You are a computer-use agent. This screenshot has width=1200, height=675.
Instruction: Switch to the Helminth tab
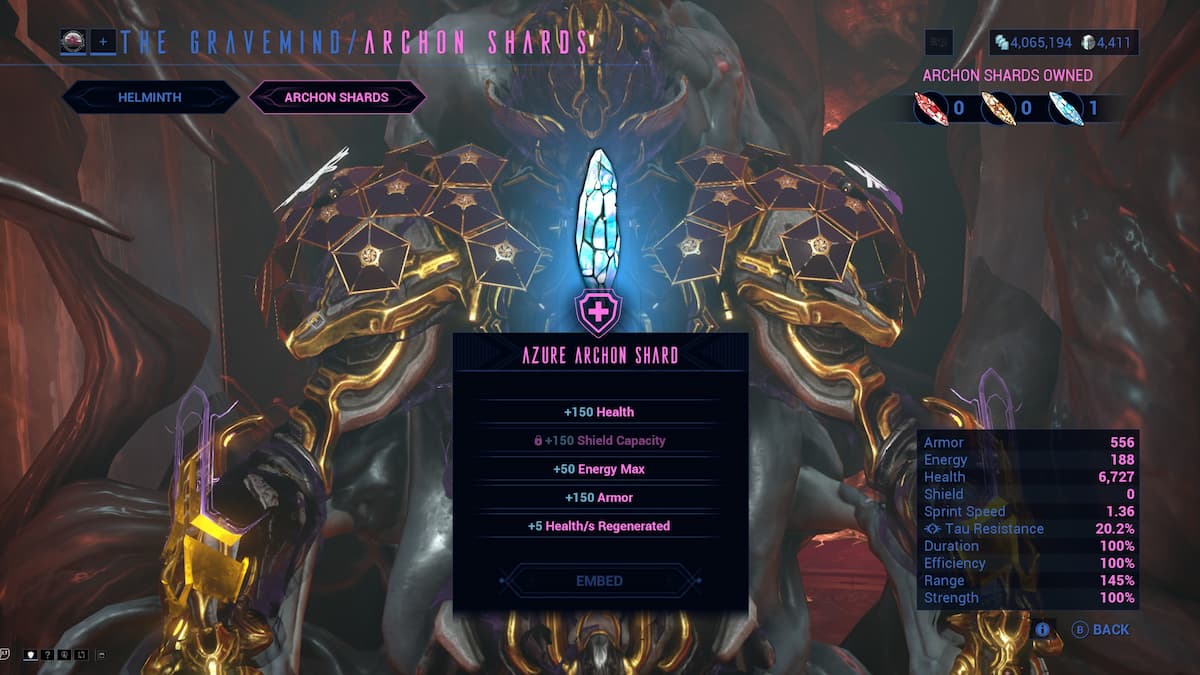tap(150, 97)
